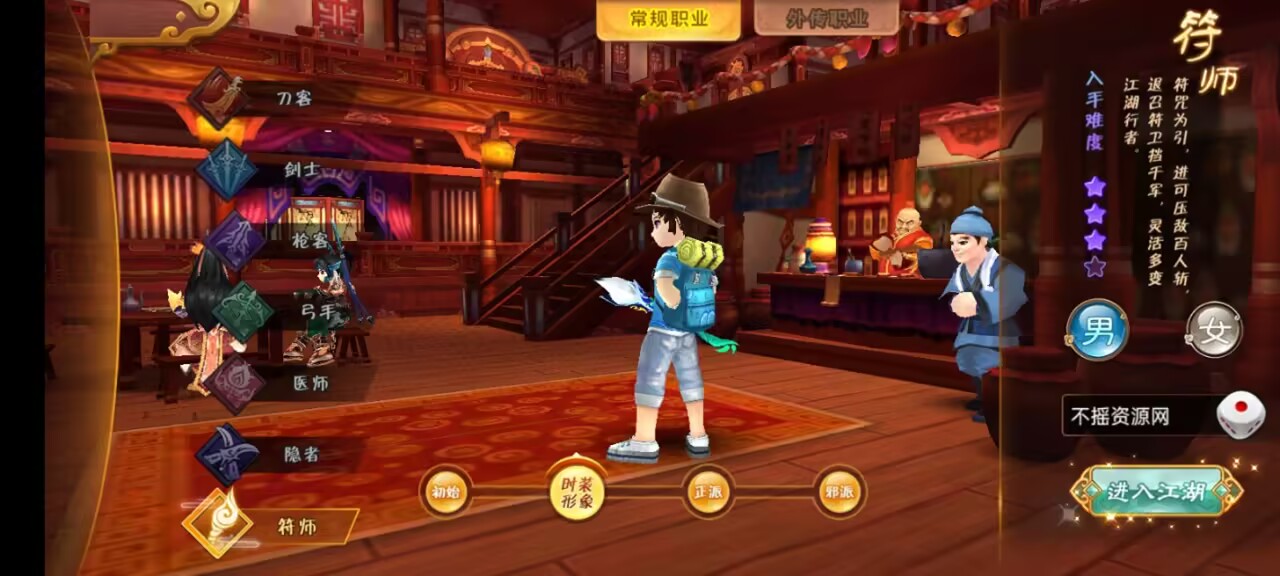Select male gender 男
The height and width of the screenshot is (576, 1280).
point(1097,330)
